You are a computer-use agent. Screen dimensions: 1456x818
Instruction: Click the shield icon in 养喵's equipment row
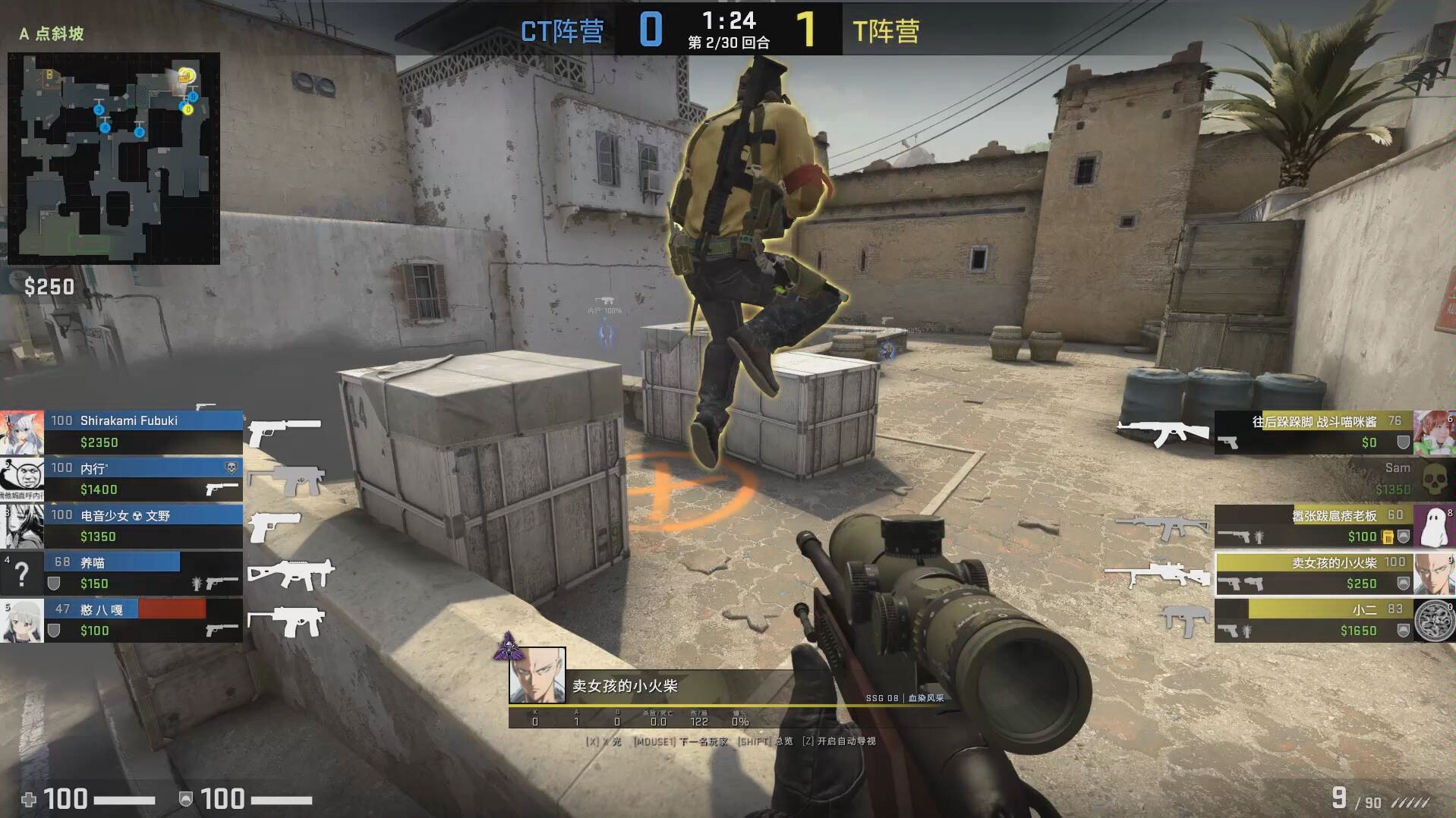tap(55, 582)
